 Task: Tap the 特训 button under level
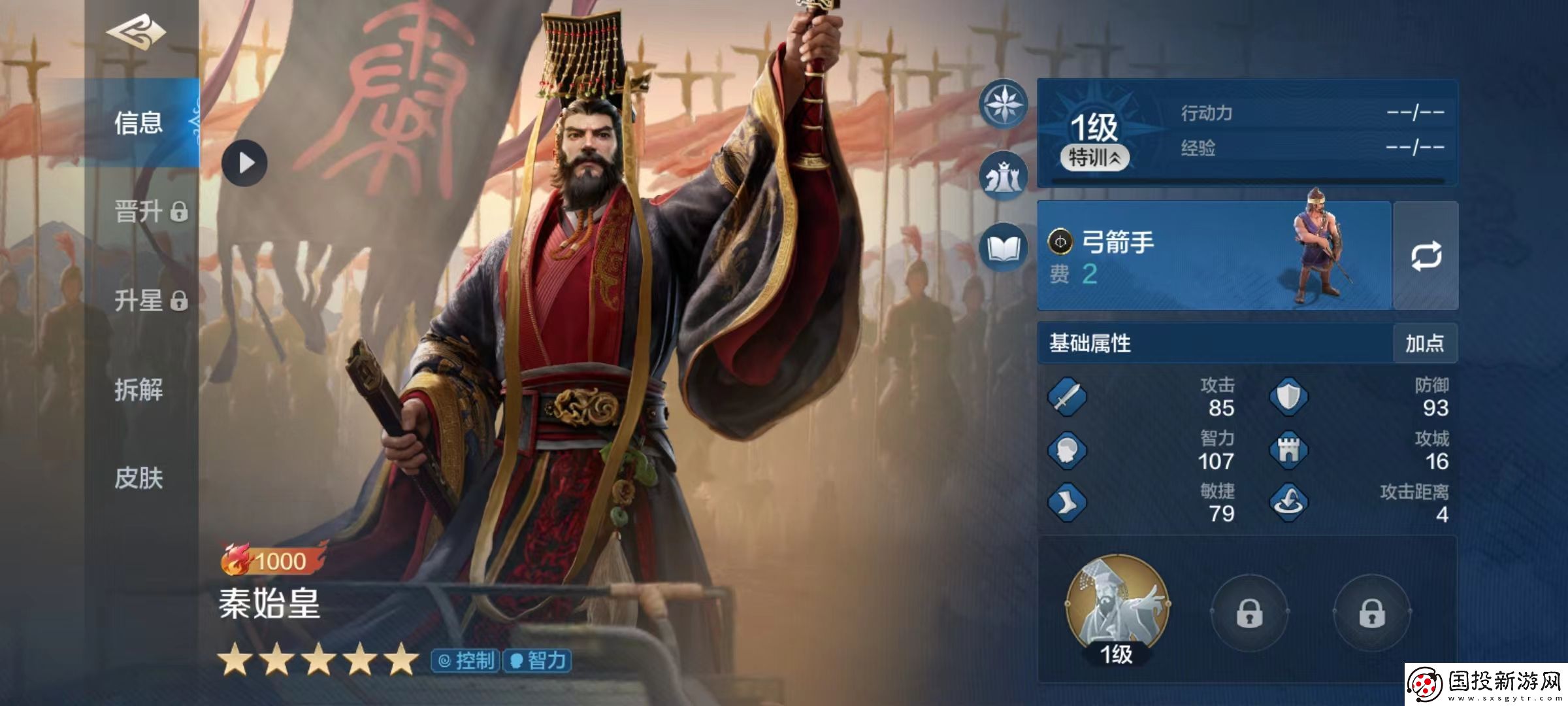tap(1094, 158)
